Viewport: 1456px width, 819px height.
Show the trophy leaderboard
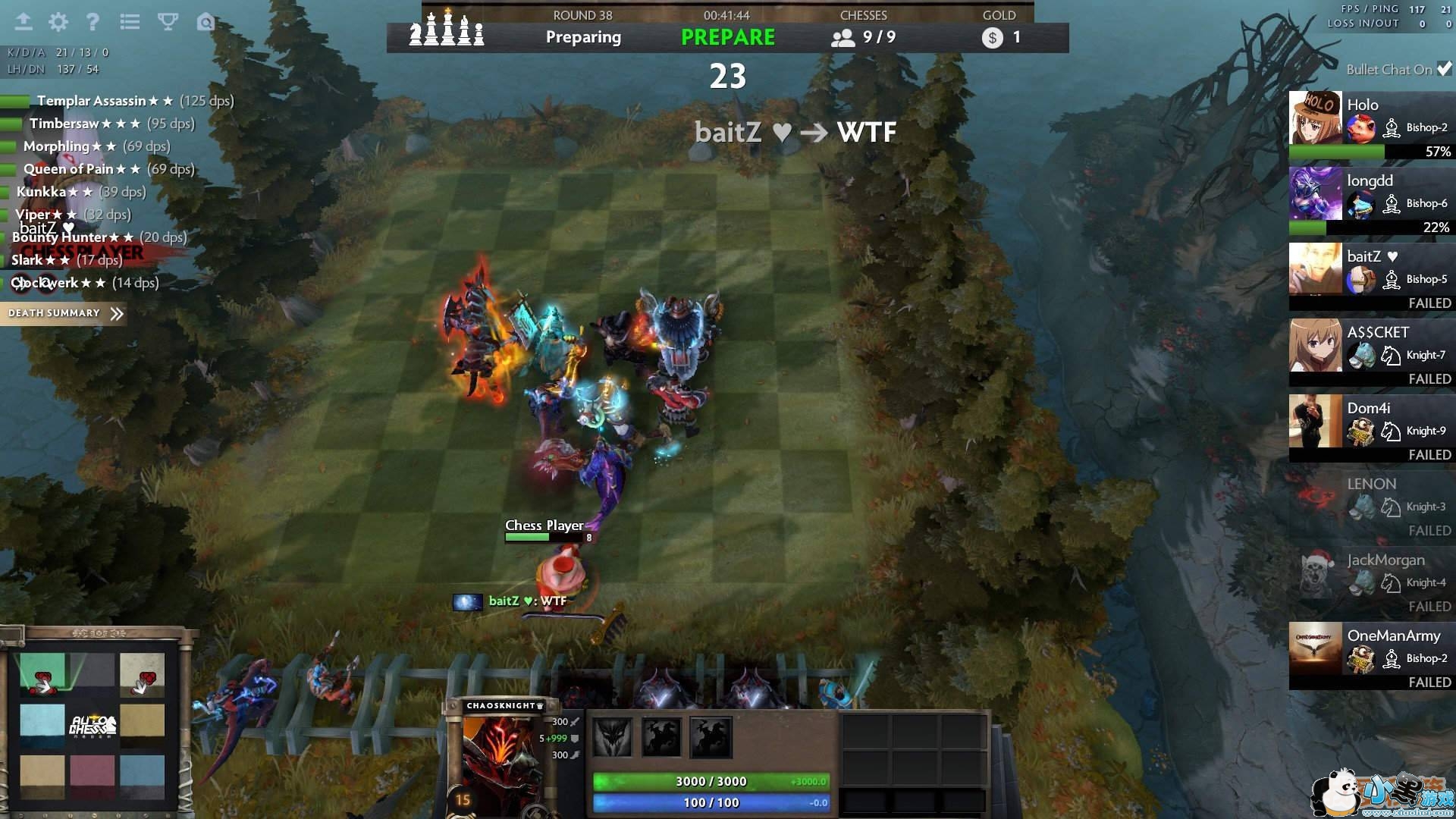(x=168, y=22)
